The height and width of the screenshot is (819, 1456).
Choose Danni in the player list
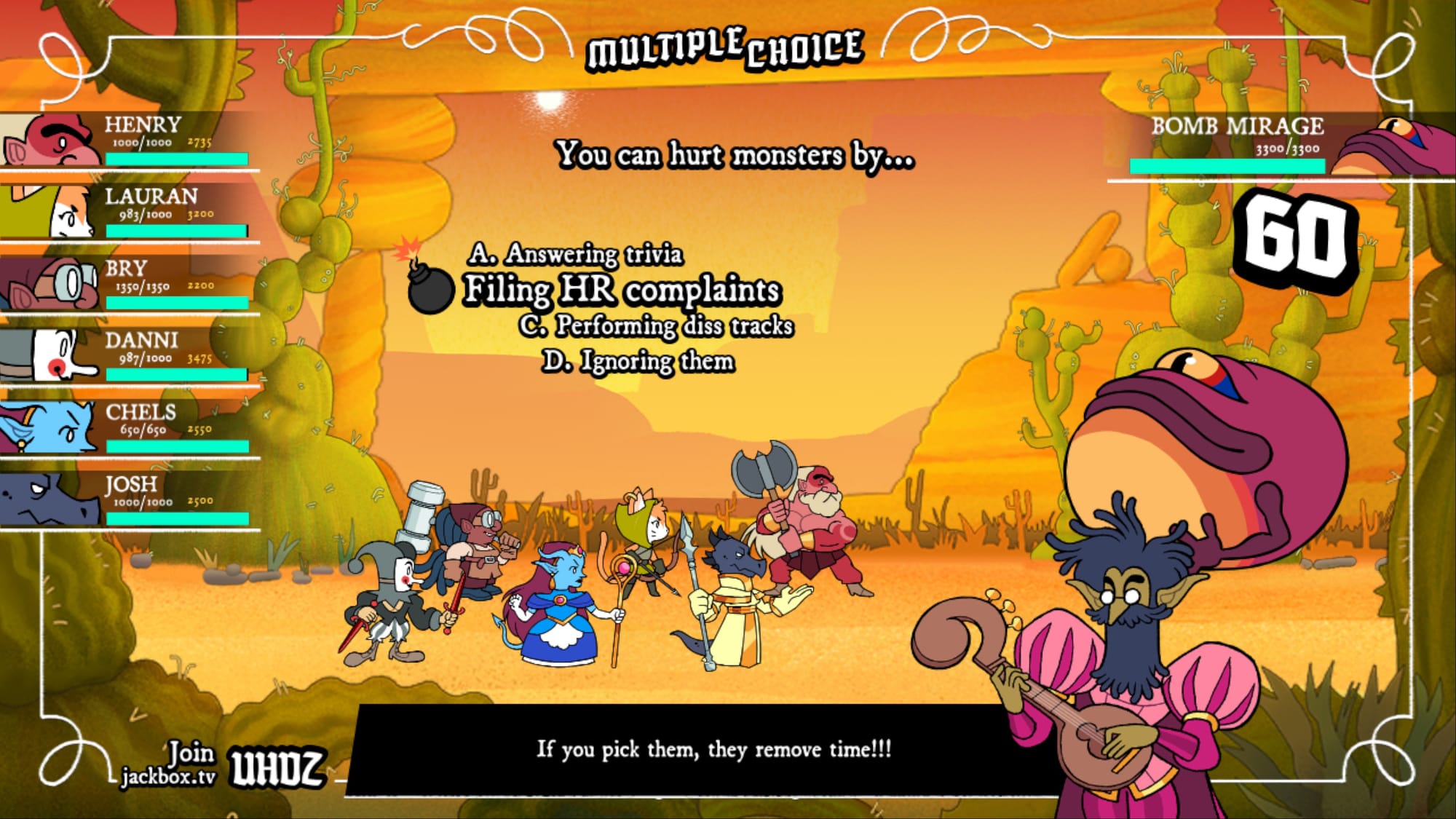[x=130, y=355]
